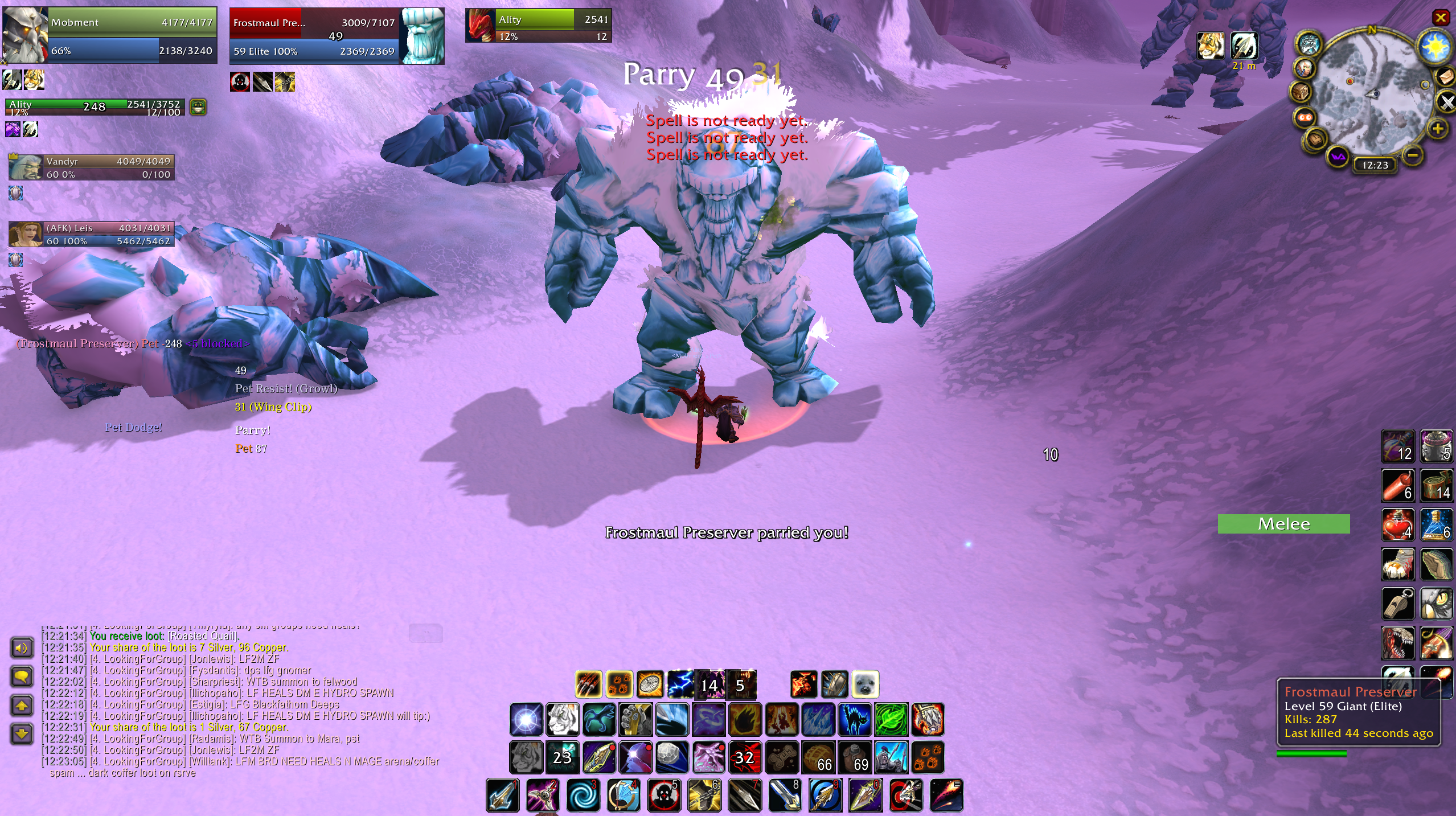Click the sun tracking icon on minimap
The height and width of the screenshot is (816, 1456).
(x=1434, y=47)
